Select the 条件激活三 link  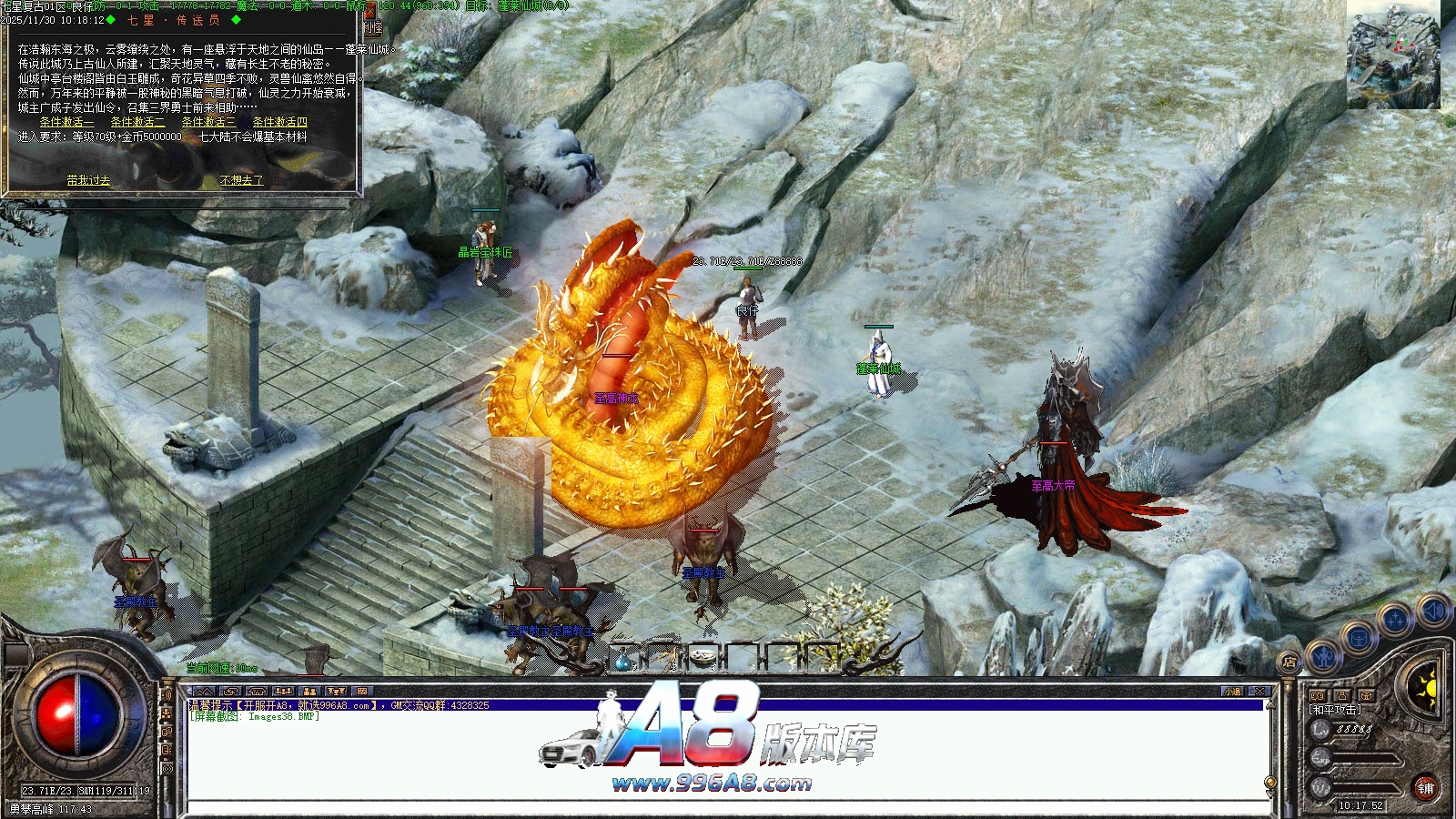point(207,122)
